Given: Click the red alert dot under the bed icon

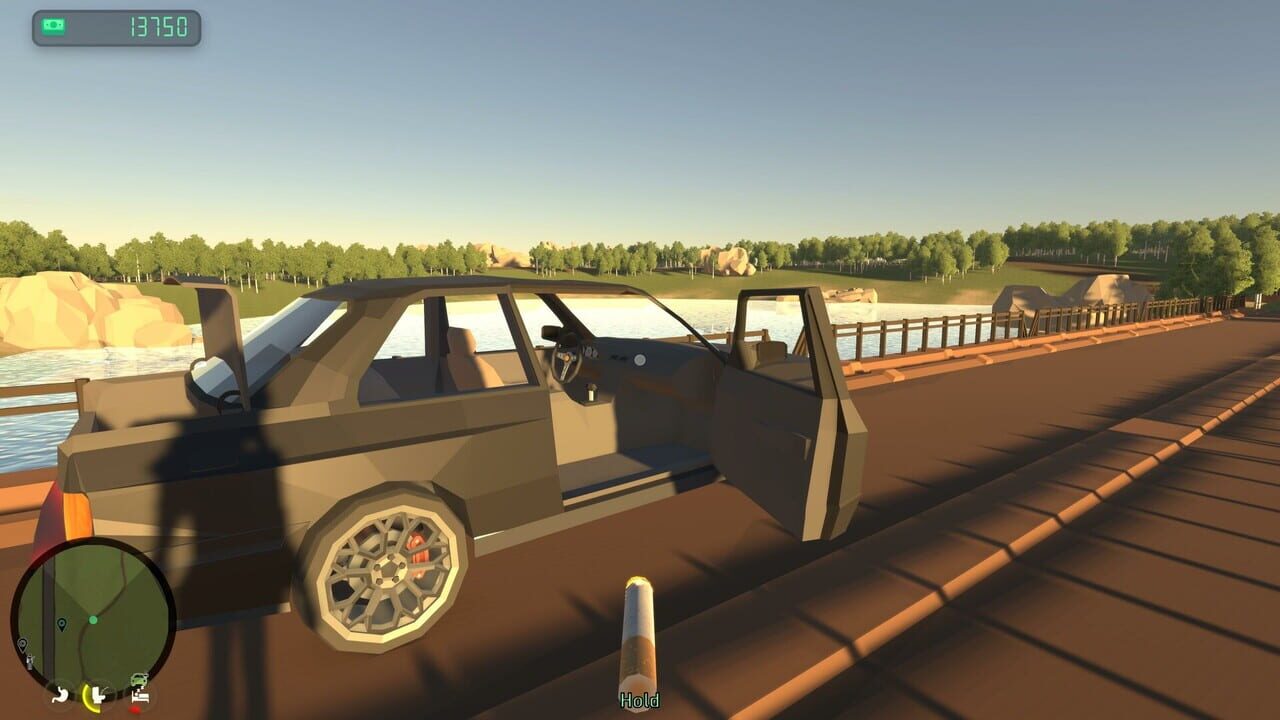Looking at the screenshot, I should pos(135,709).
